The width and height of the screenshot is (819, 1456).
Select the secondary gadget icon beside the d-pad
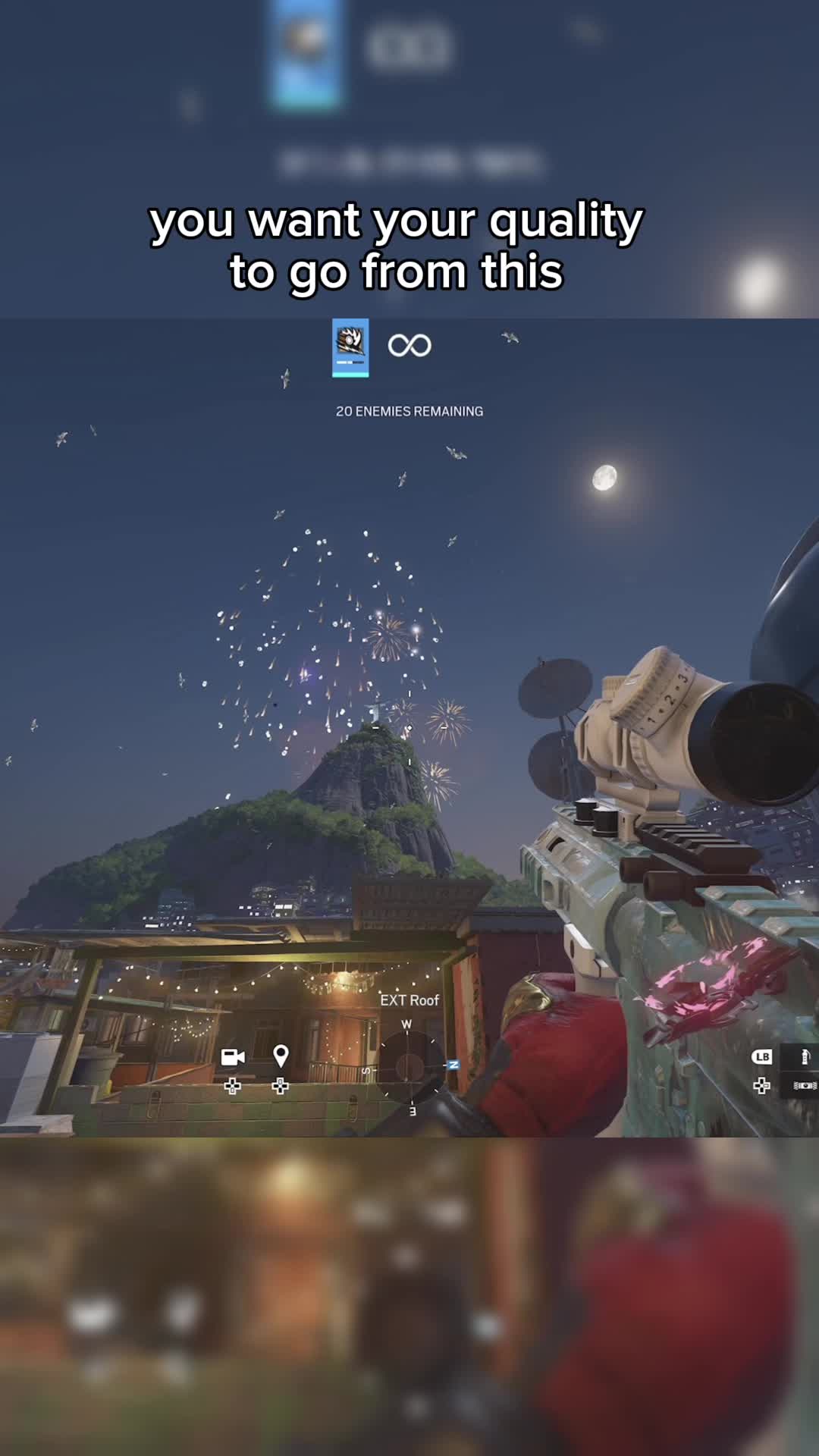[x=805, y=1086]
